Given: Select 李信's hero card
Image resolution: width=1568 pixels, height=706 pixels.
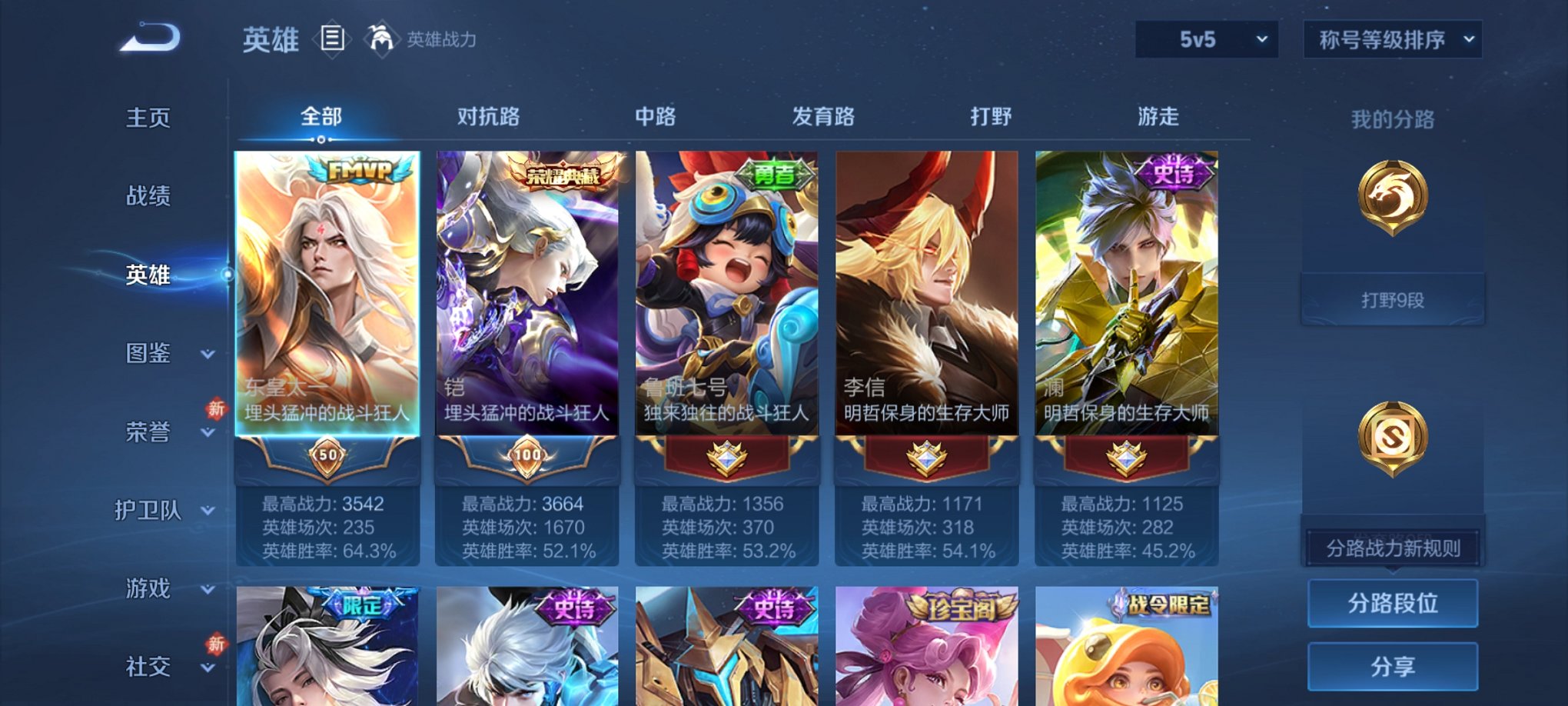Looking at the screenshot, I should 925,308.
